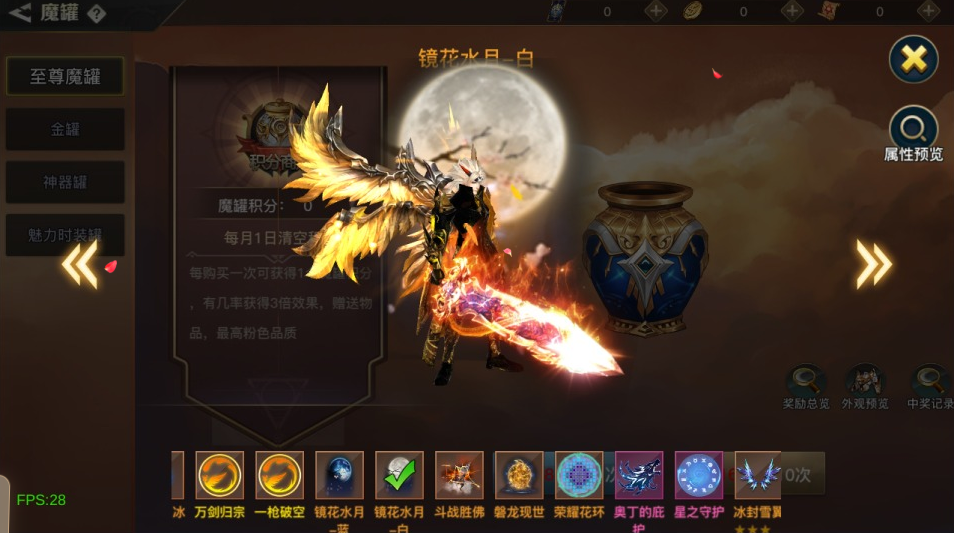Choose the 魅力时装罐 tab
The image size is (954, 533).
point(65,235)
